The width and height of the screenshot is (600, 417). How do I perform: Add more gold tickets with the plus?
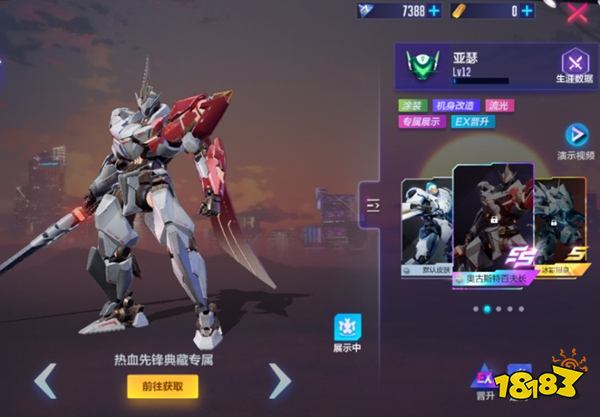pyautogui.click(x=527, y=11)
